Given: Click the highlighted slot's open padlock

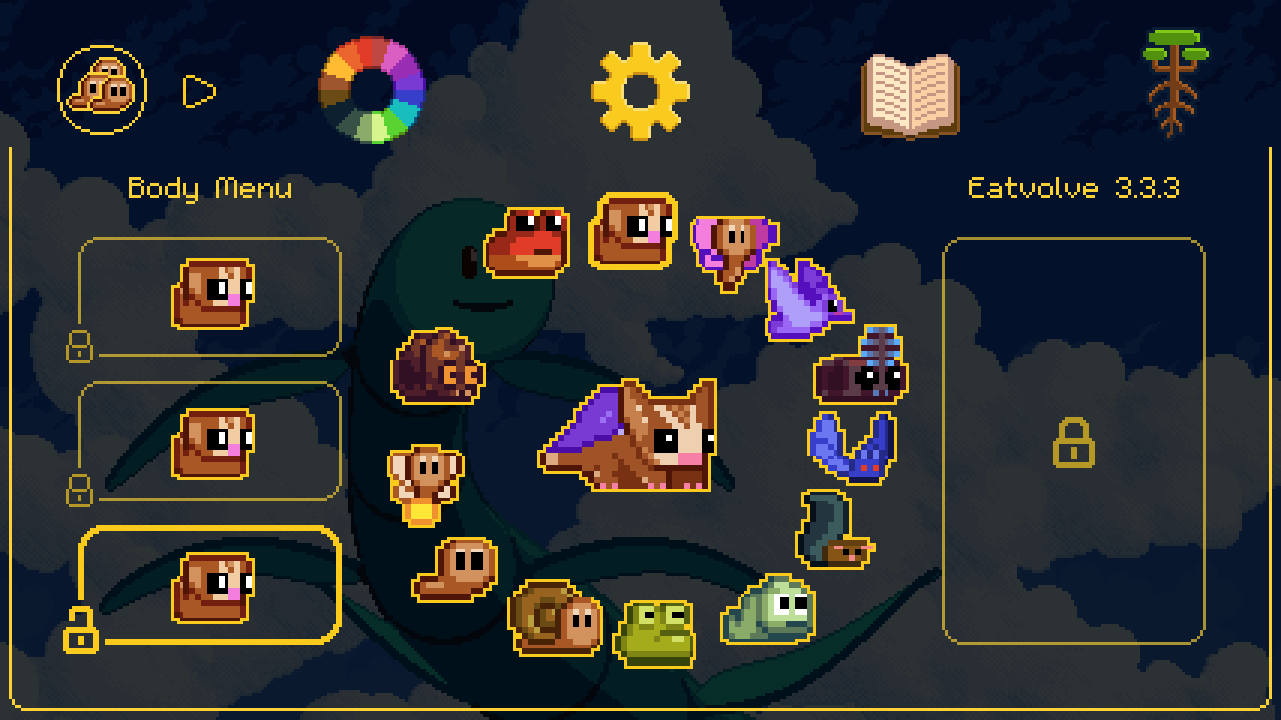Looking at the screenshot, I should [x=81, y=629].
